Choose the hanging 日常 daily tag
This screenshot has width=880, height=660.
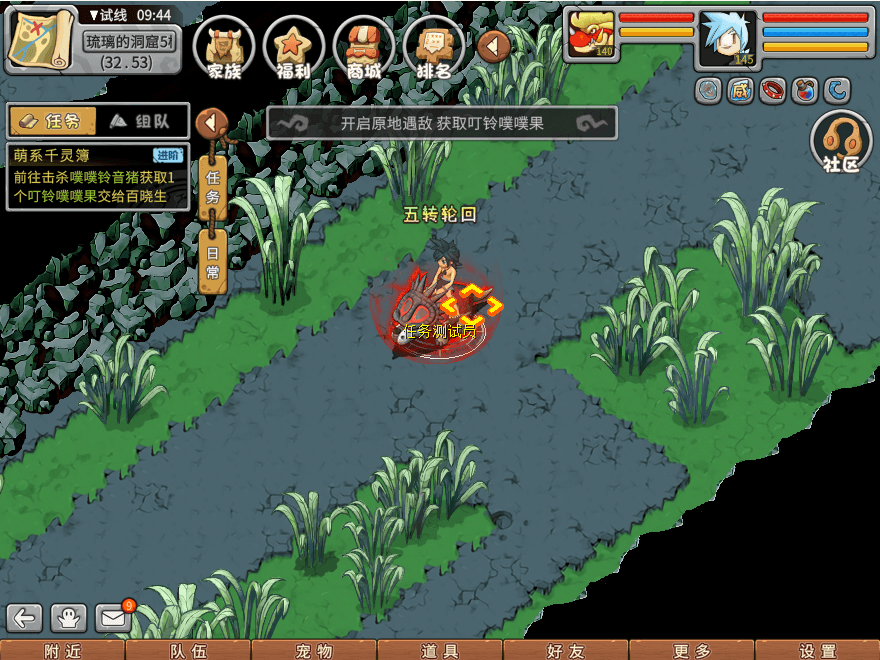(x=213, y=262)
